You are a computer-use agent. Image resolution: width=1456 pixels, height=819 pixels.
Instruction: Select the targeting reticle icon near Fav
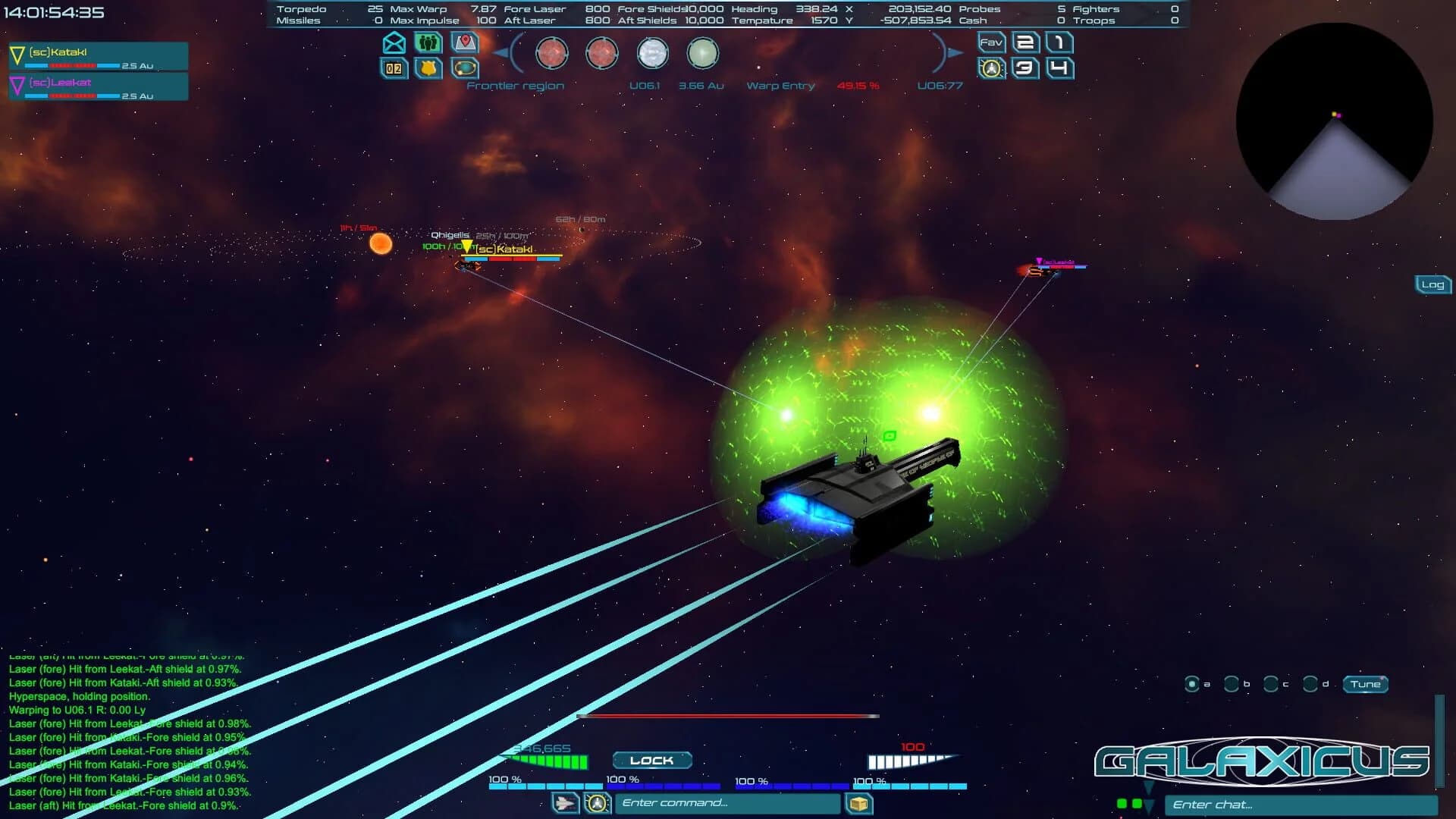click(x=990, y=69)
